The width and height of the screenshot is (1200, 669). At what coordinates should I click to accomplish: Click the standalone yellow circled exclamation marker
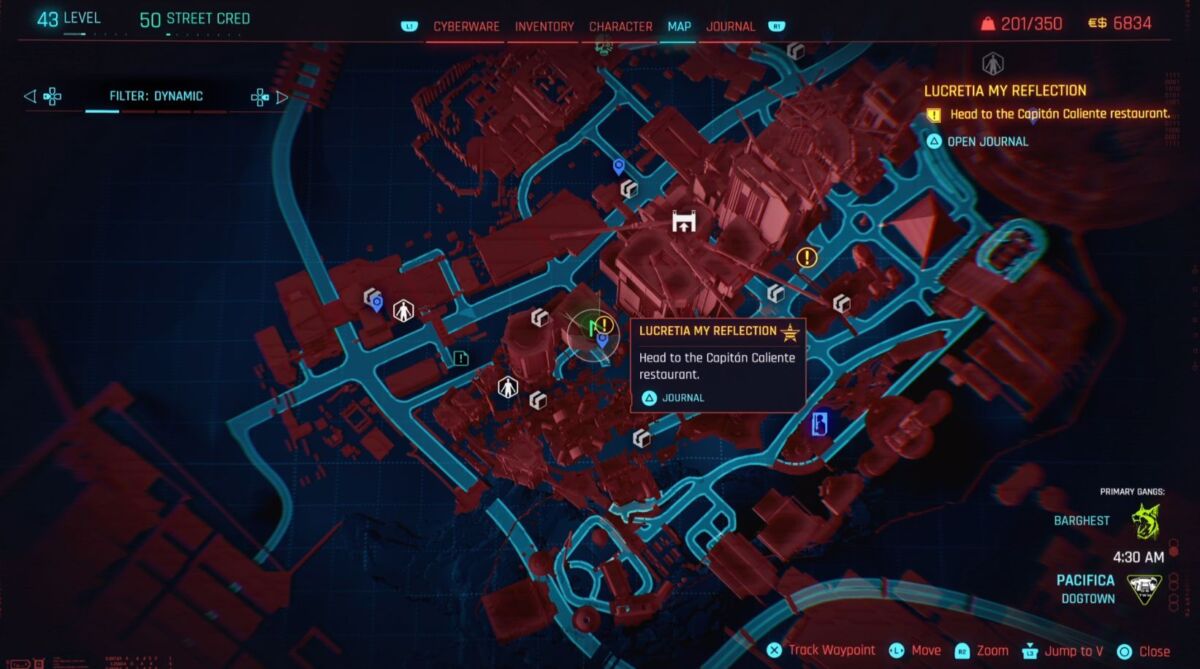pyautogui.click(x=807, y=258)
